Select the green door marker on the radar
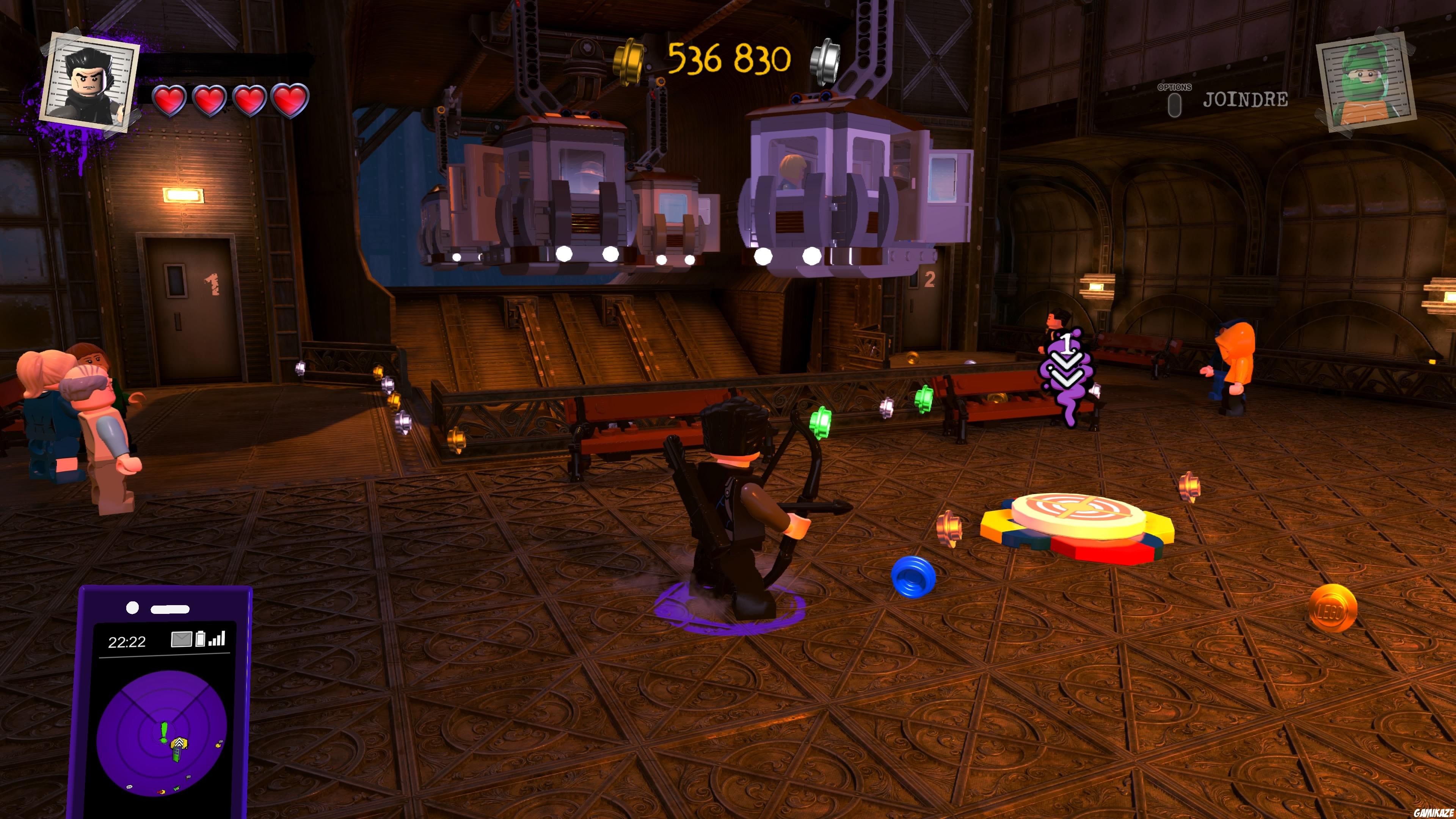The height and width of the screenshot is (819, 1456). 177,755
